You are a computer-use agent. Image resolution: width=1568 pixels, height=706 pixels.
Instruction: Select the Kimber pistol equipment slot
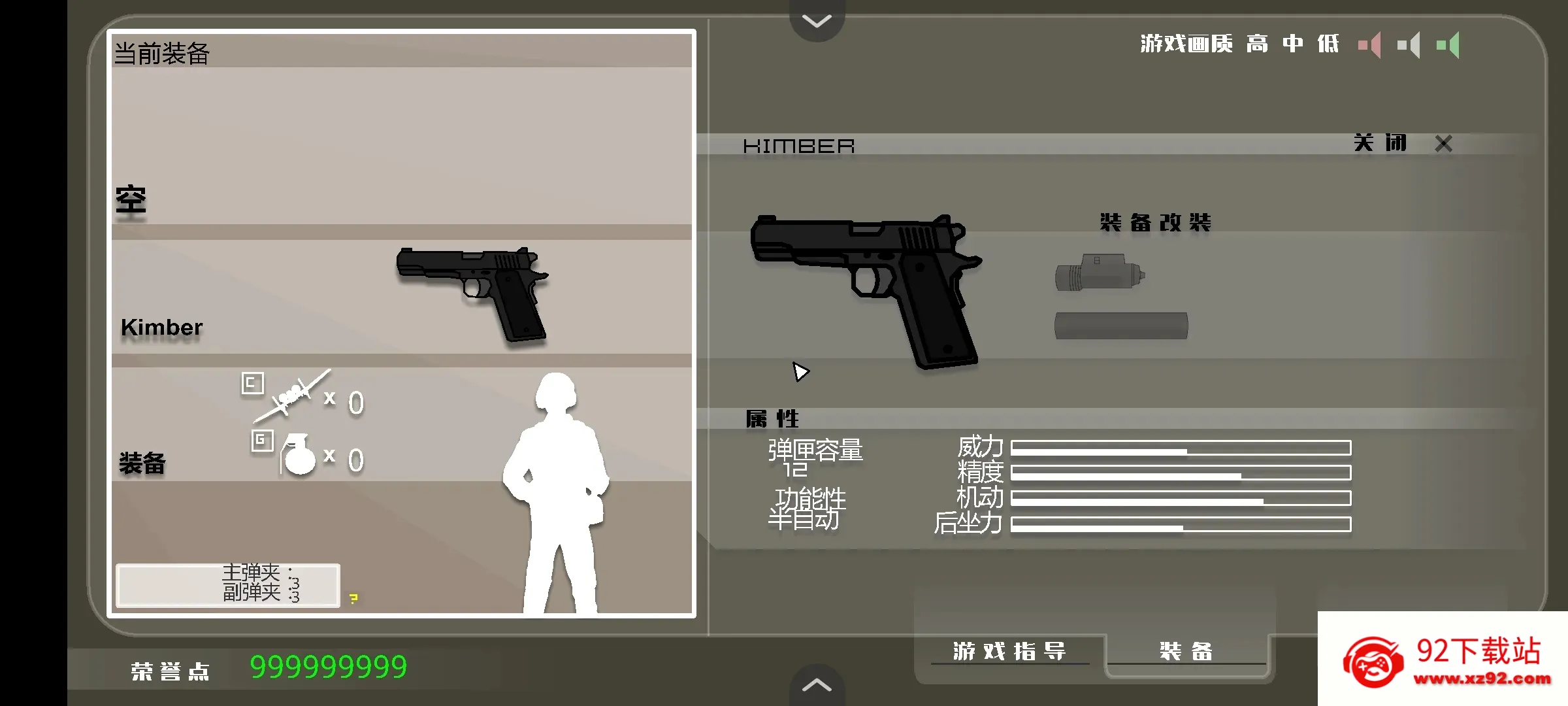pyautogui.click(x=401, y=297)
